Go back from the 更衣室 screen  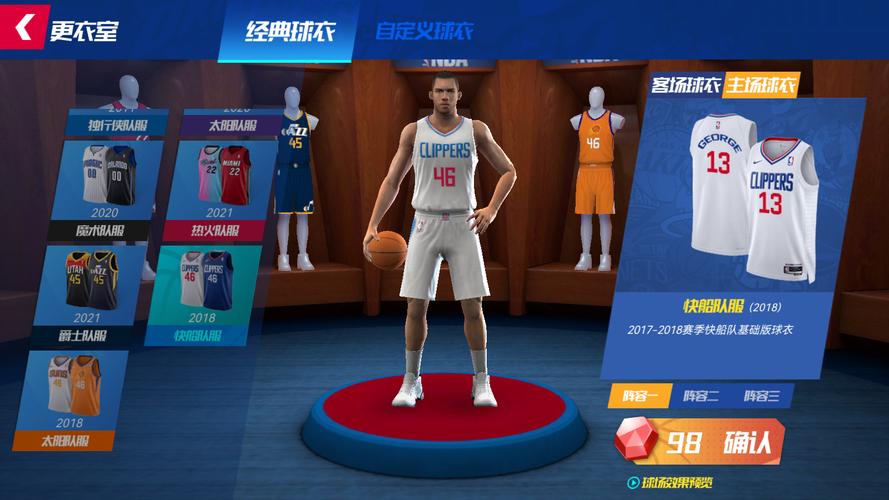pos(24,28)
